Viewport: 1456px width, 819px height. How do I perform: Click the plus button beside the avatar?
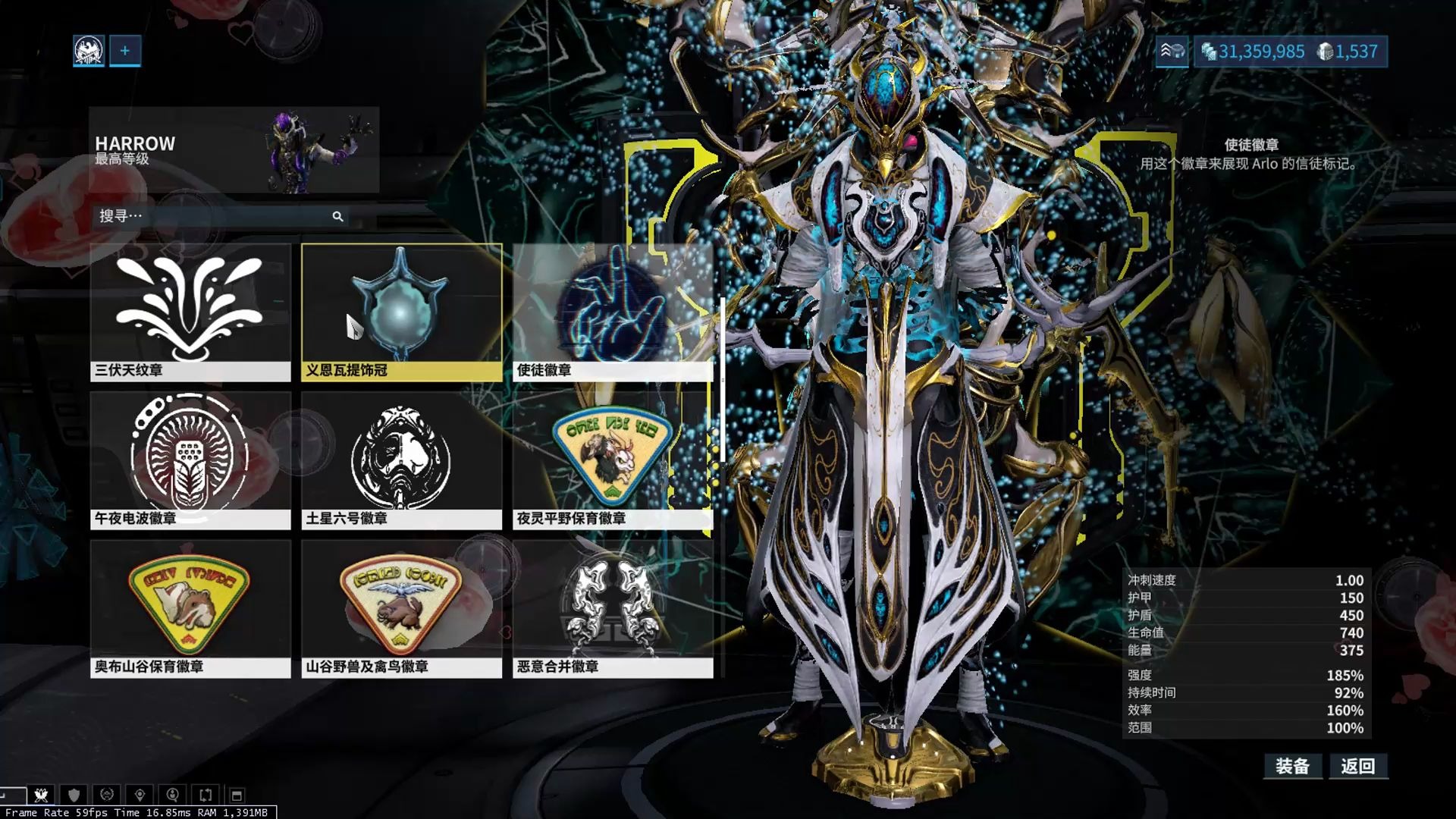pyautogui.click(x=125, y=51)
